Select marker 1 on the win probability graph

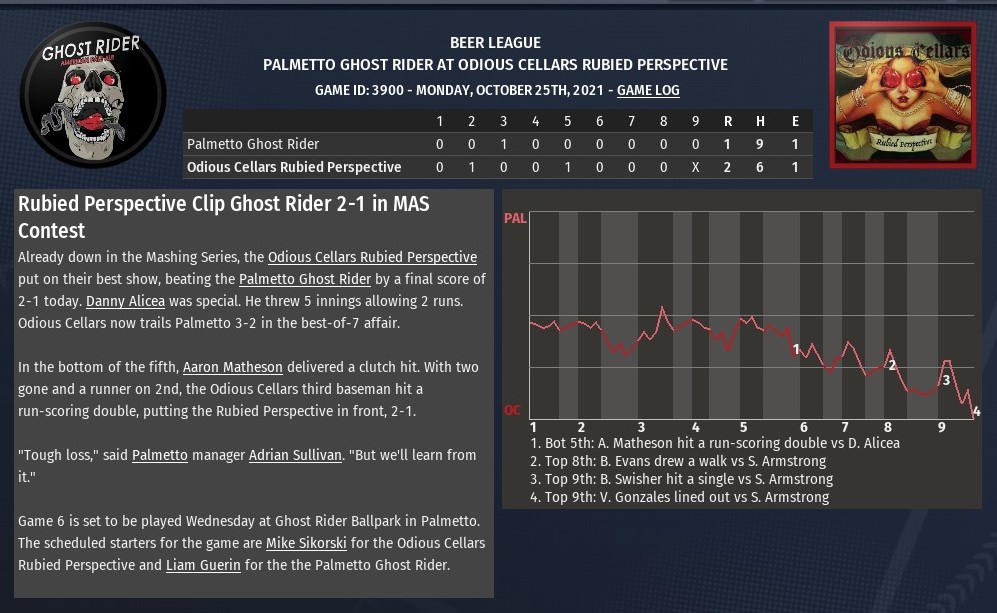pyautogui.click(x=796, y=349)
